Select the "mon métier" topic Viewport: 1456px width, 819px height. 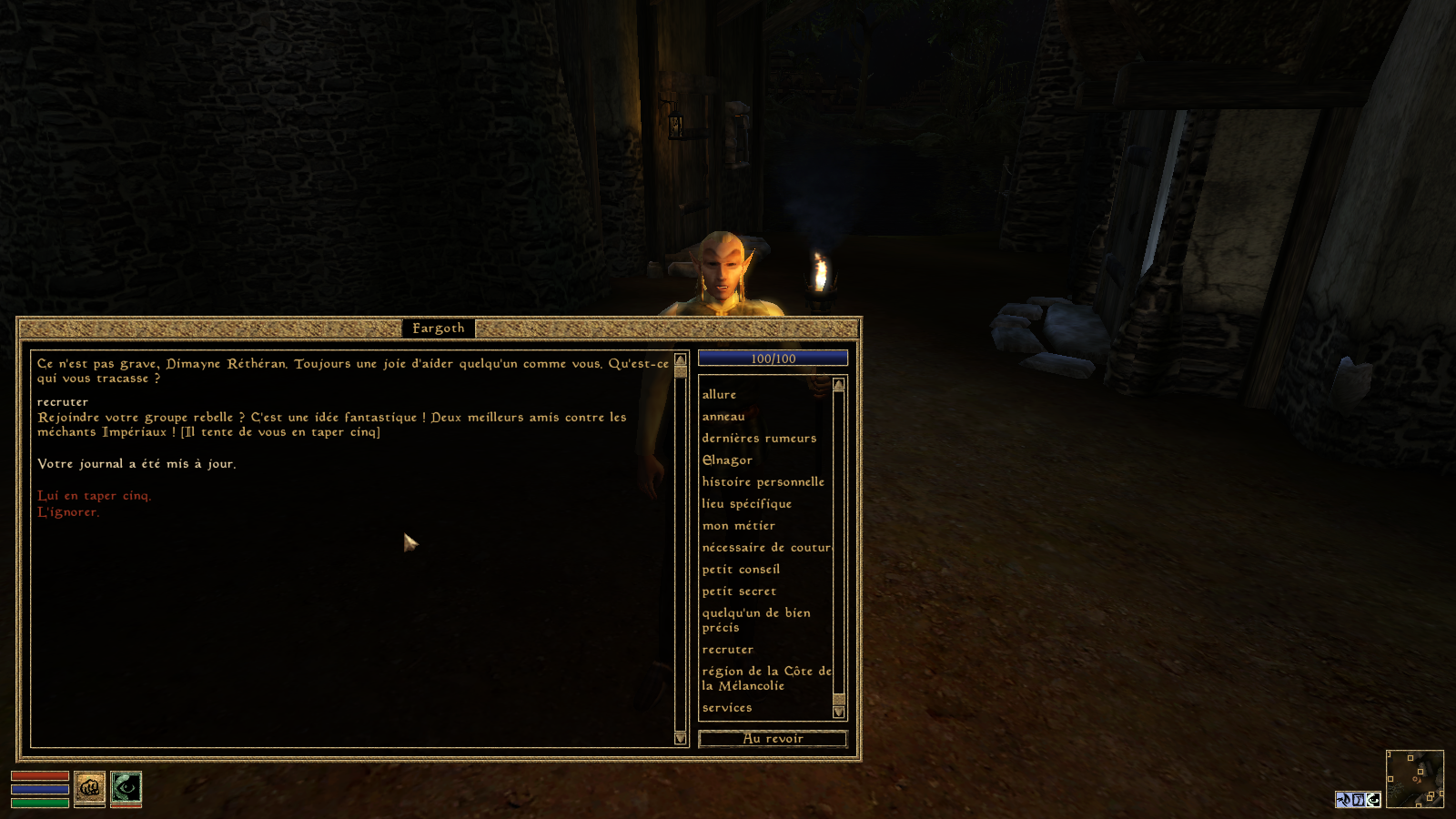[x=738, y=526]
